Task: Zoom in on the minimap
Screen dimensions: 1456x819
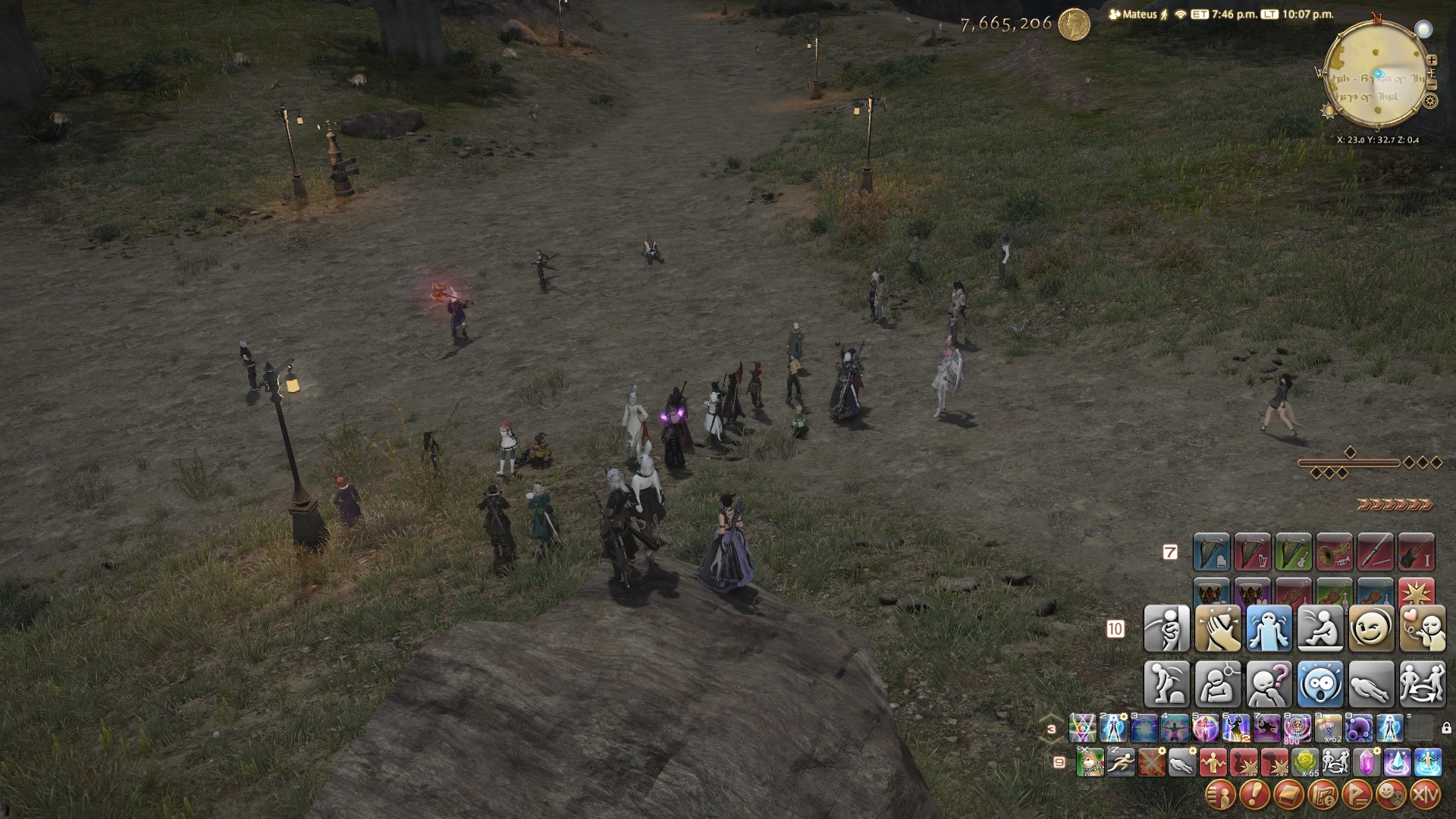Action: pyautogui.click(x=1432, y=59)
